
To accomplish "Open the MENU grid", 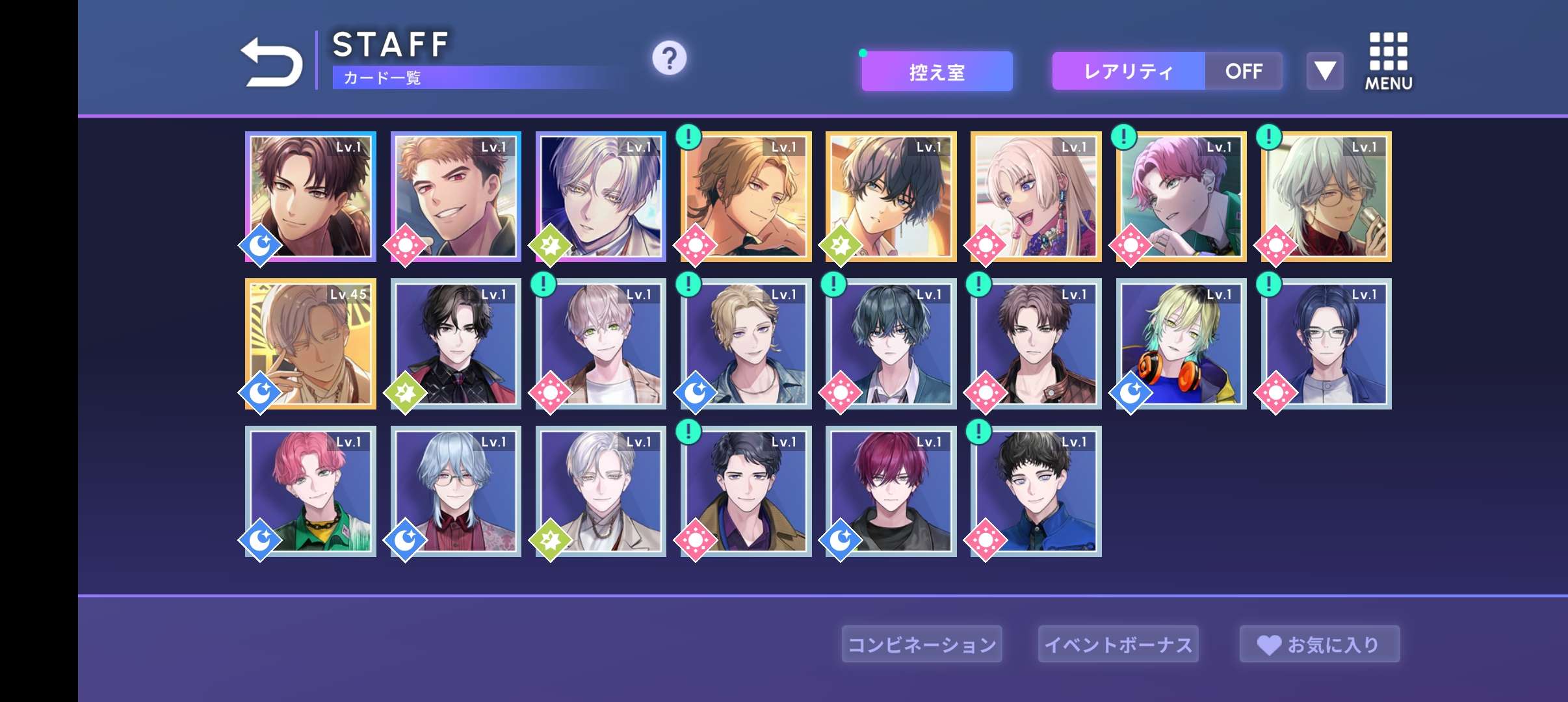I will (1389, 61).
